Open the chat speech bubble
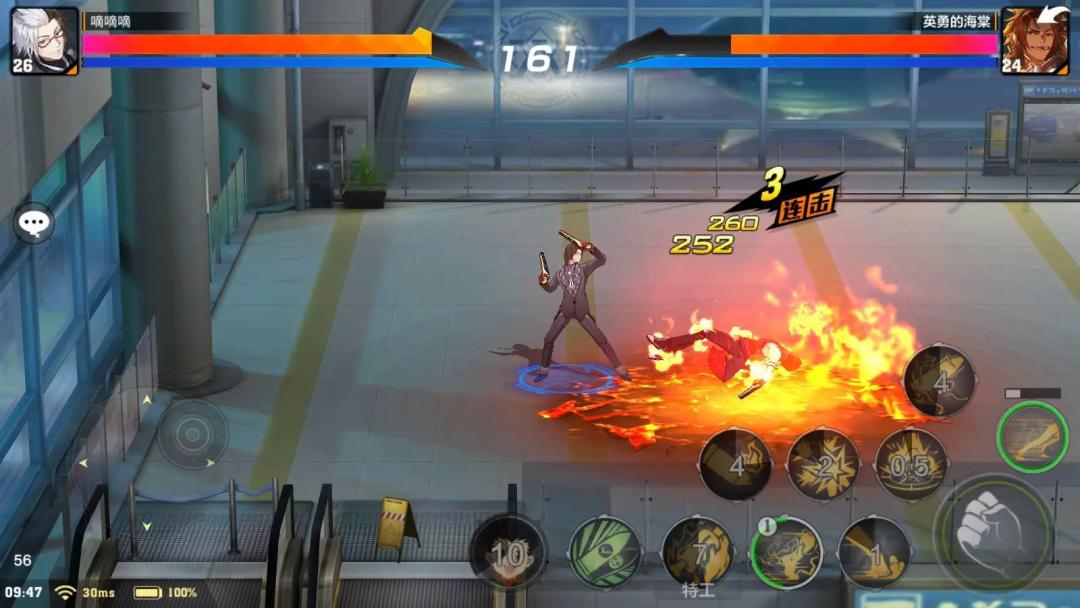Screen dimensions: 1080x608 point(33,222)
